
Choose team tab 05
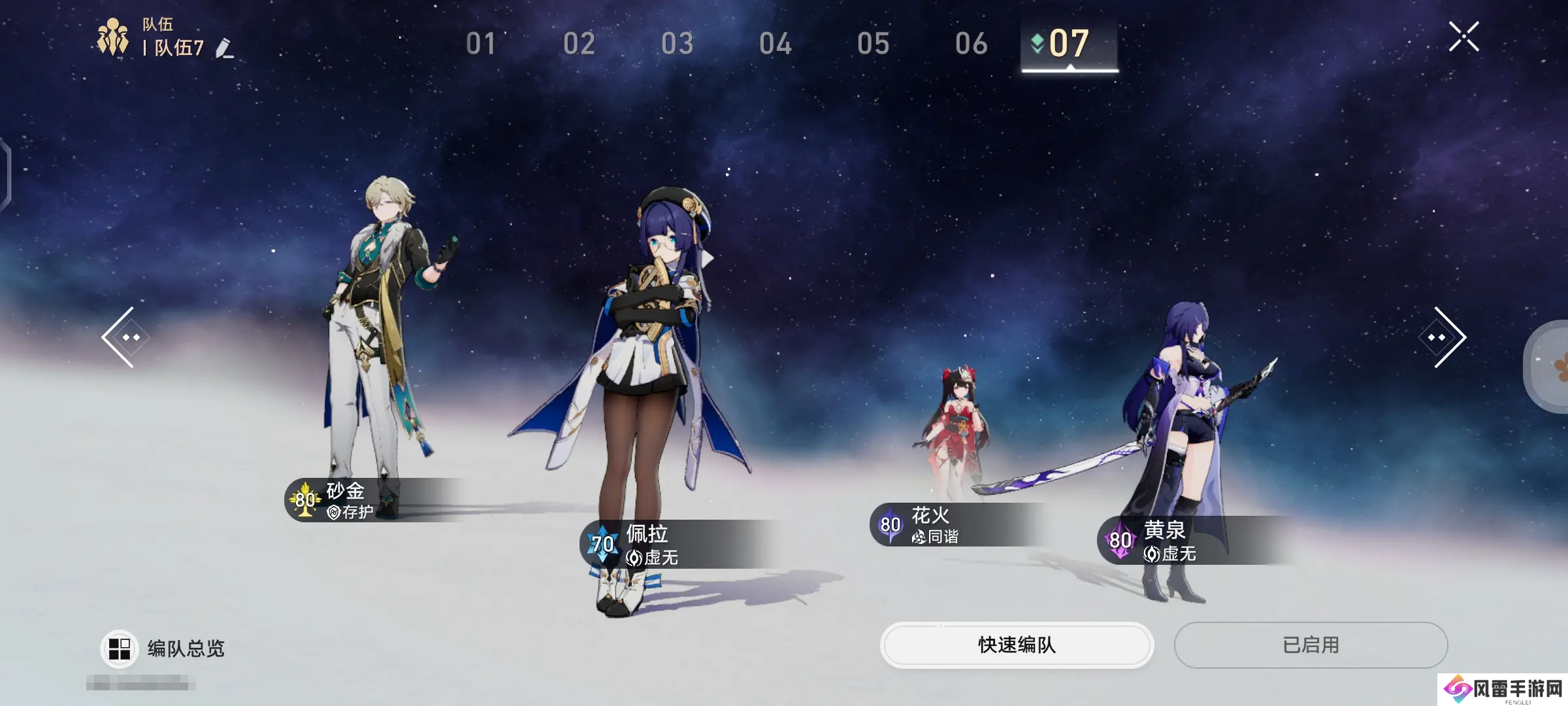coord(873,44)
